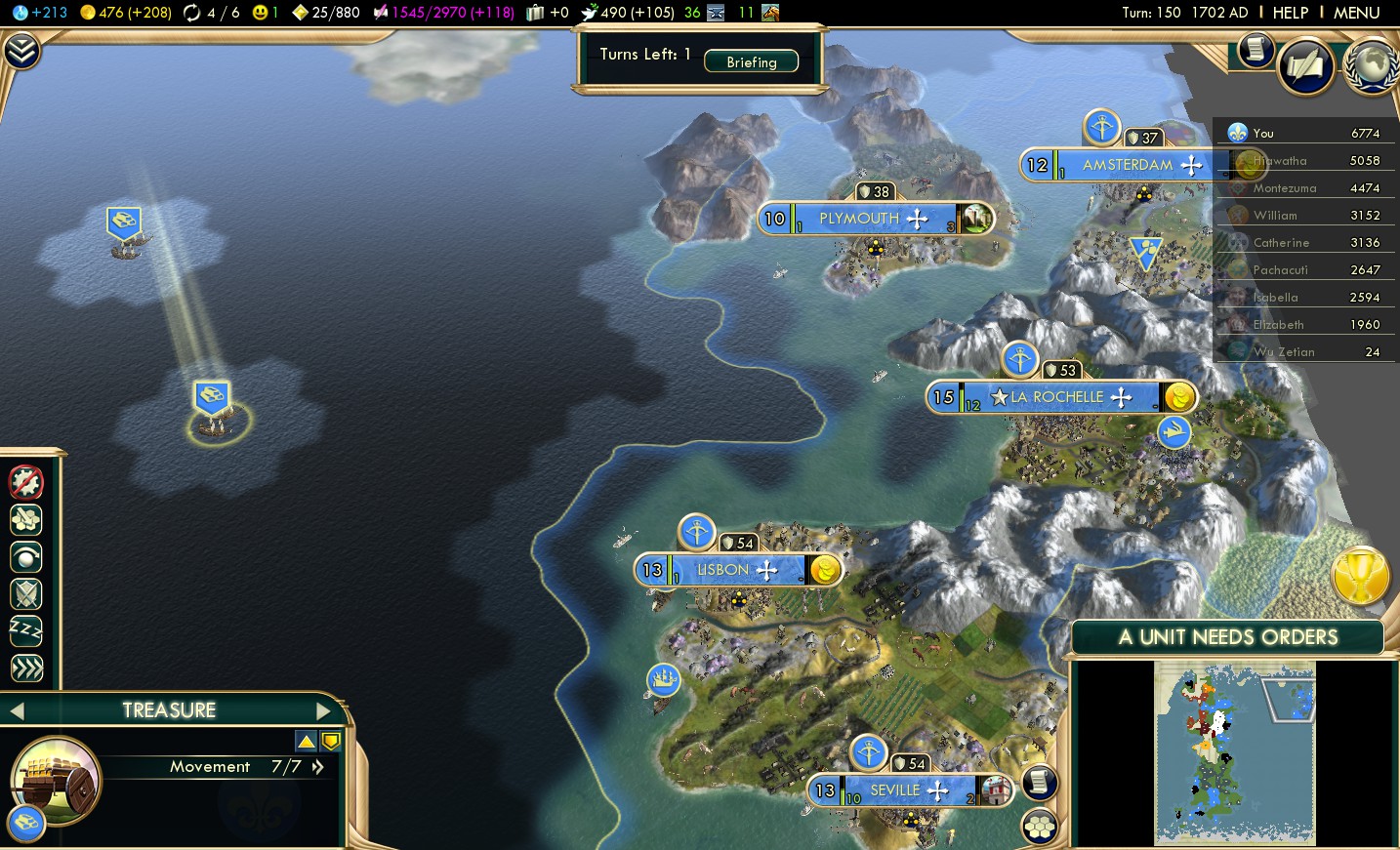Open the Lisbon city banner

722,570
